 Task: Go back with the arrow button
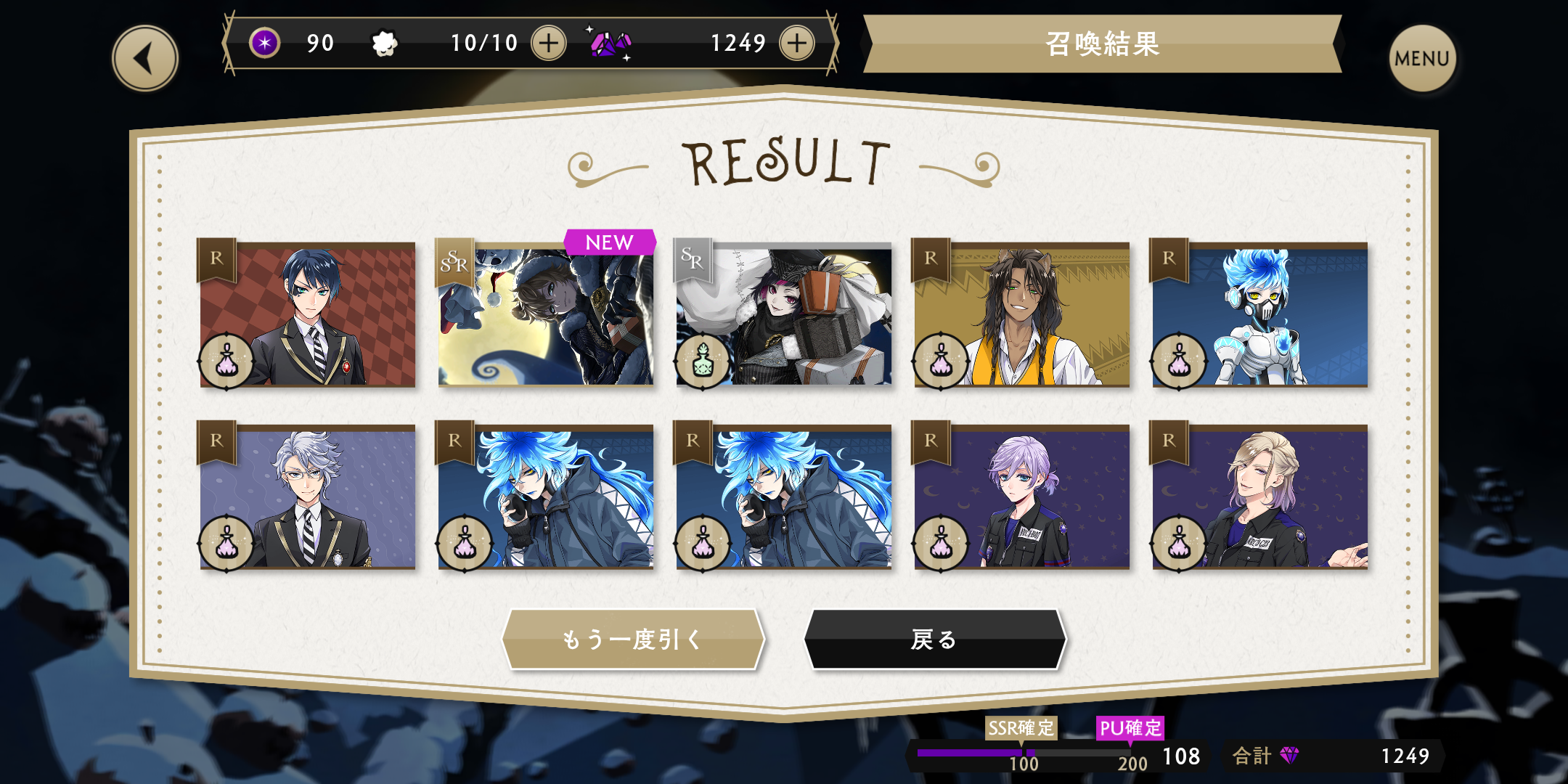(x=145, y=58)
